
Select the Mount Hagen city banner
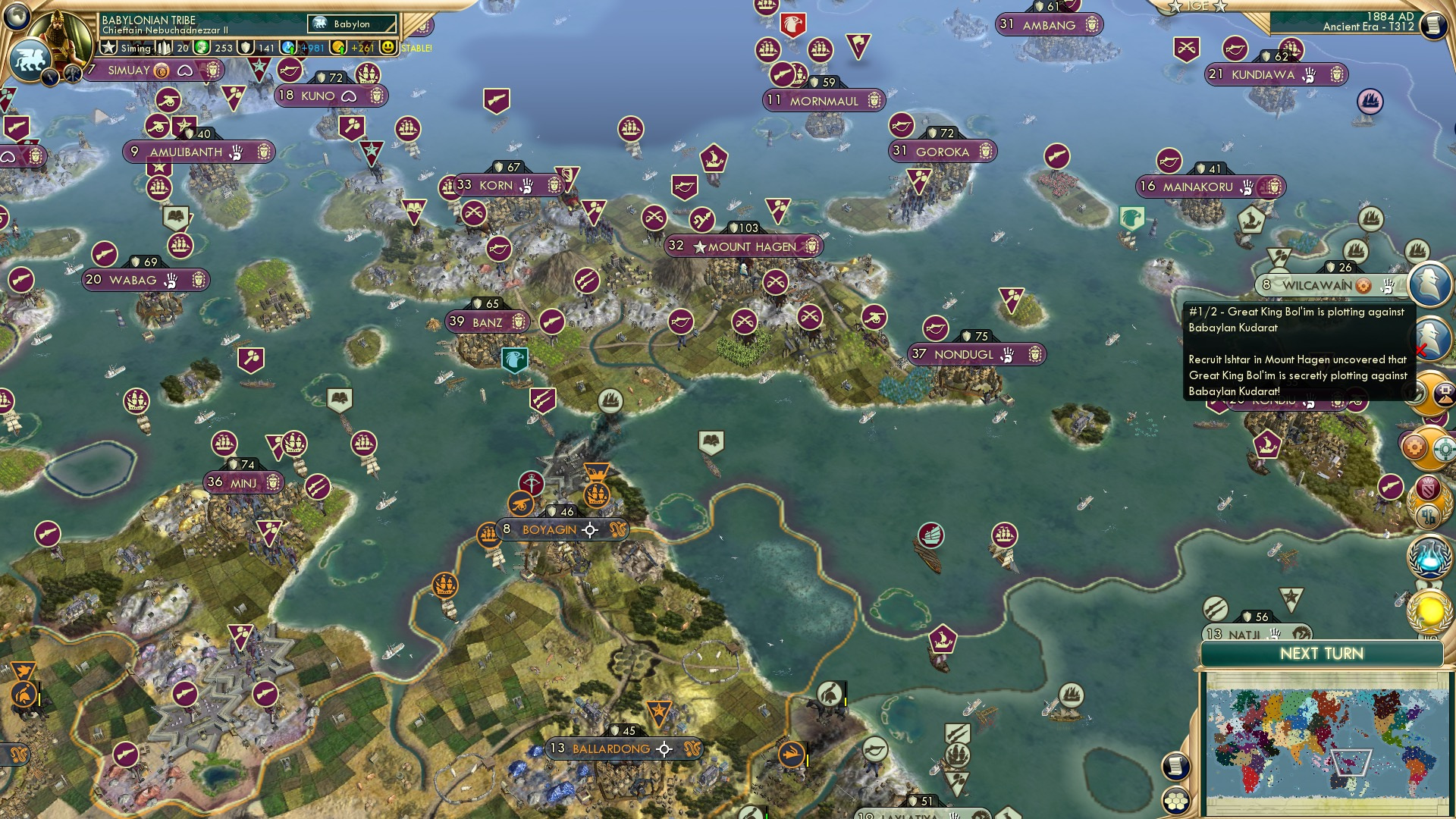click(x=743, y=246)
